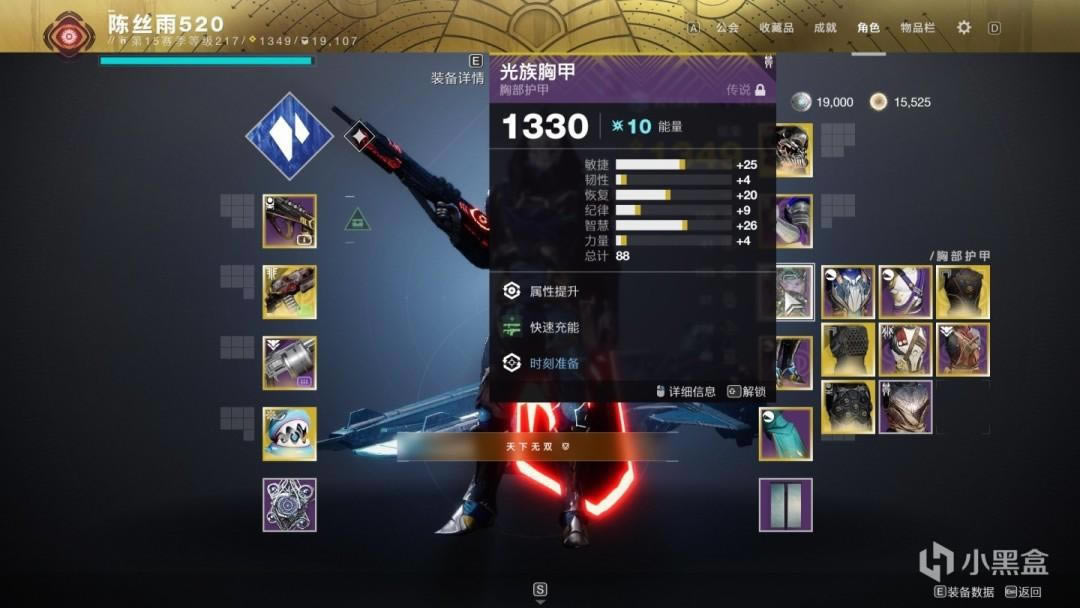Select the 时刻准备 perk entry
This screenshot has width=1080, height=608.
coord(554,363)
